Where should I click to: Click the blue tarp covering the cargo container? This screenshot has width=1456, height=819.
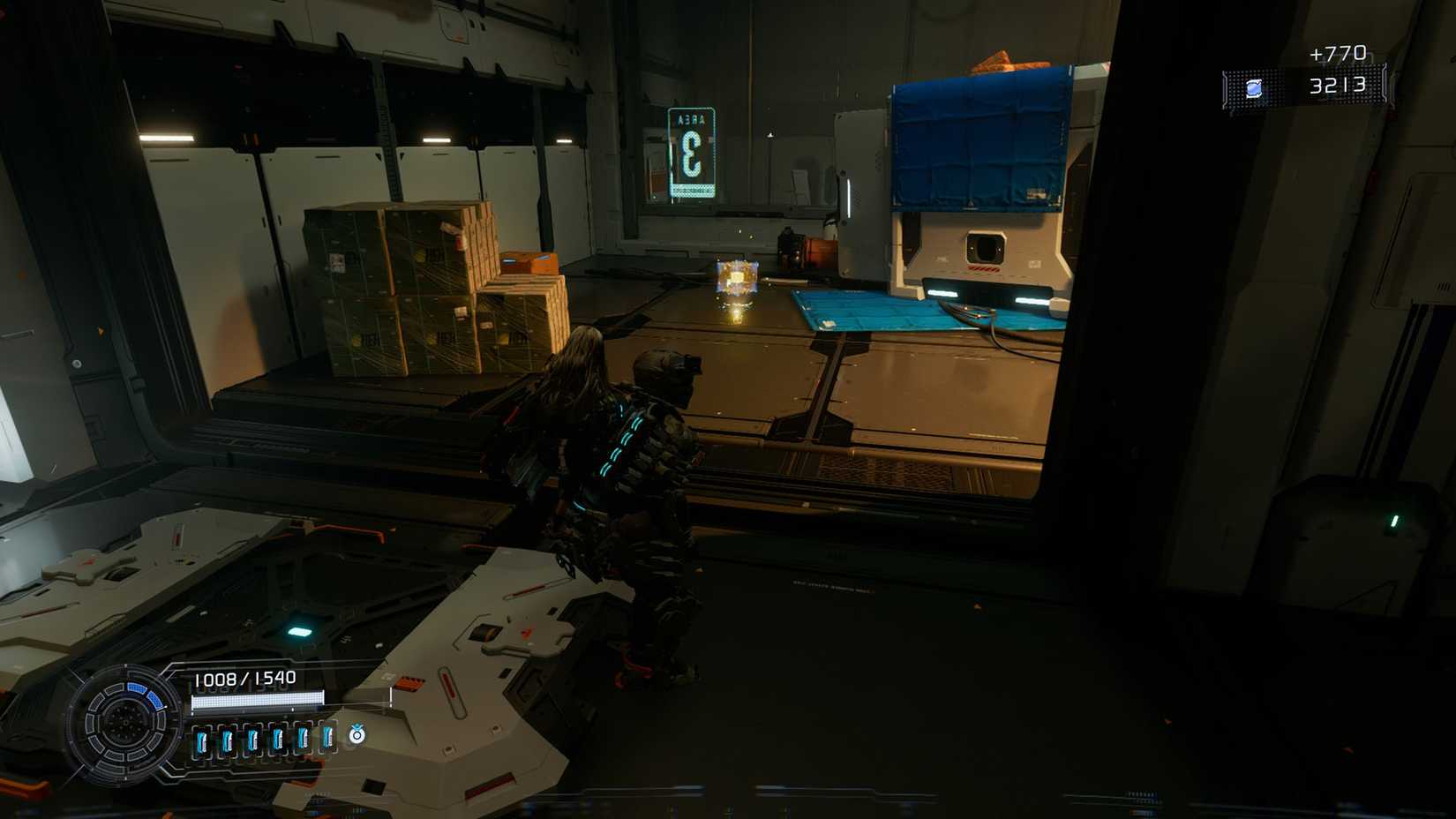point(979,141)
